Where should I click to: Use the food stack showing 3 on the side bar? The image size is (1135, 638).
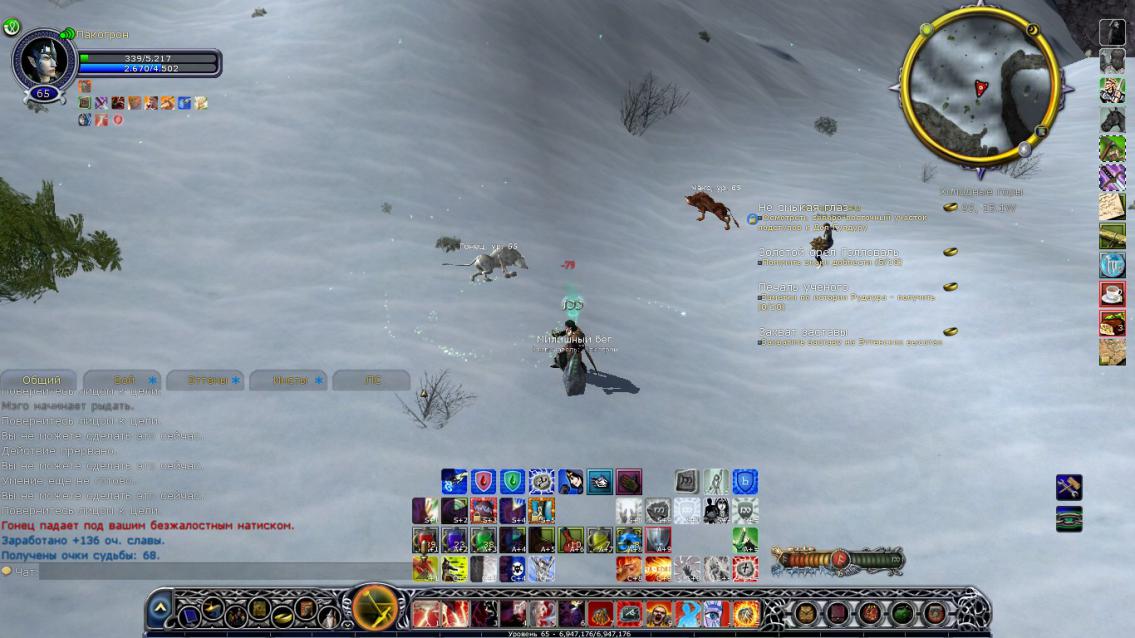(x=1112, y=323)
